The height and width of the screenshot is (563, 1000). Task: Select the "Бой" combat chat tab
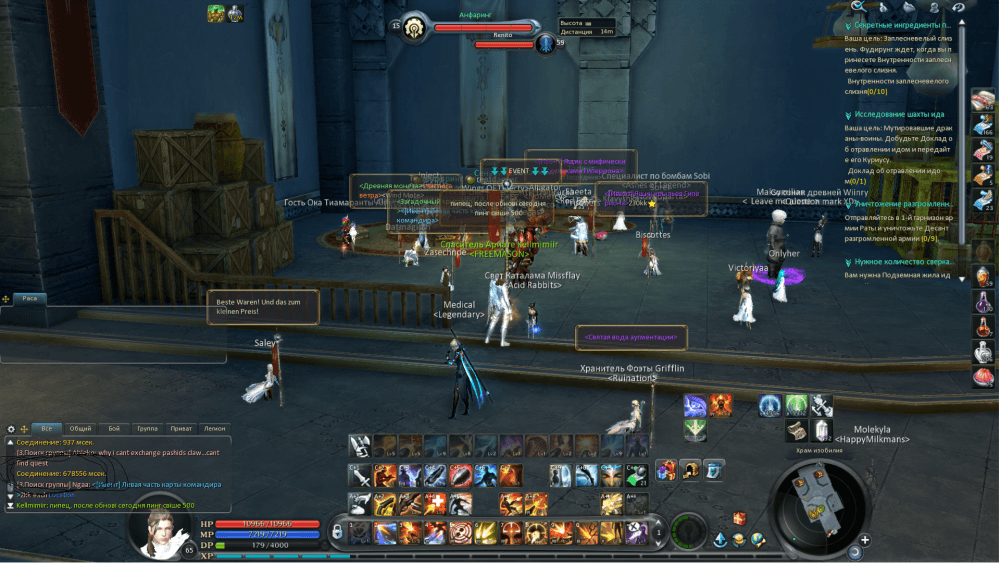click(114, 428)
